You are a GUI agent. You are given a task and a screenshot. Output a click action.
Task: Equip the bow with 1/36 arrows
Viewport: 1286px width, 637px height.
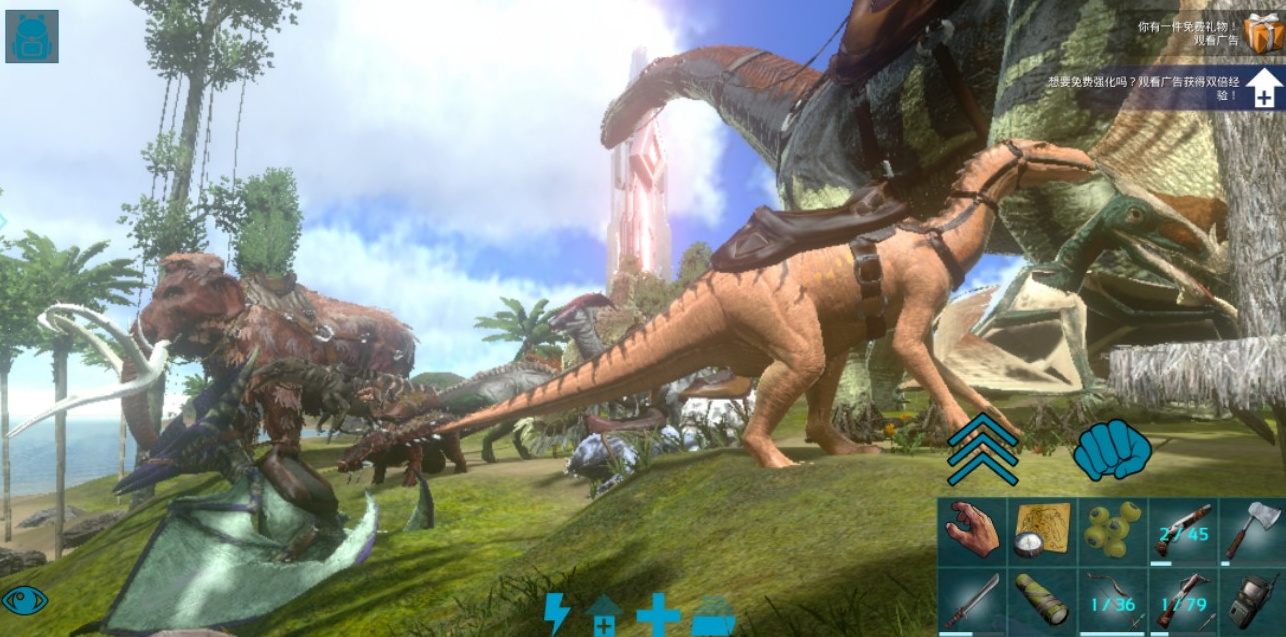[1112, 601]
